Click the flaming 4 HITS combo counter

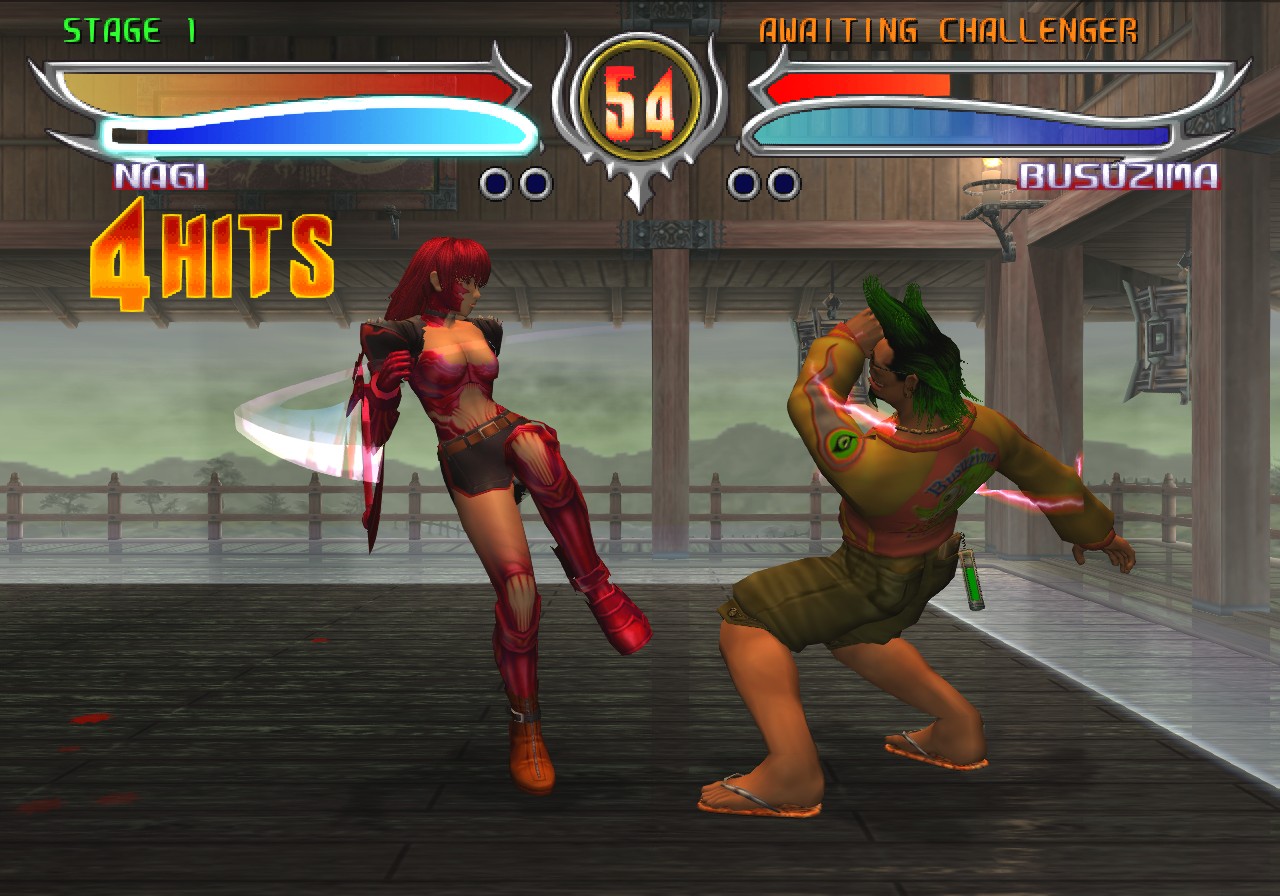click(210, 255)
